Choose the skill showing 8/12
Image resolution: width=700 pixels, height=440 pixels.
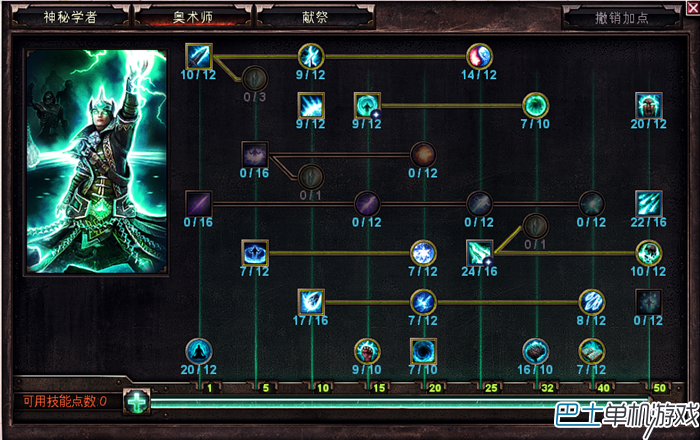tap(593, 300)
